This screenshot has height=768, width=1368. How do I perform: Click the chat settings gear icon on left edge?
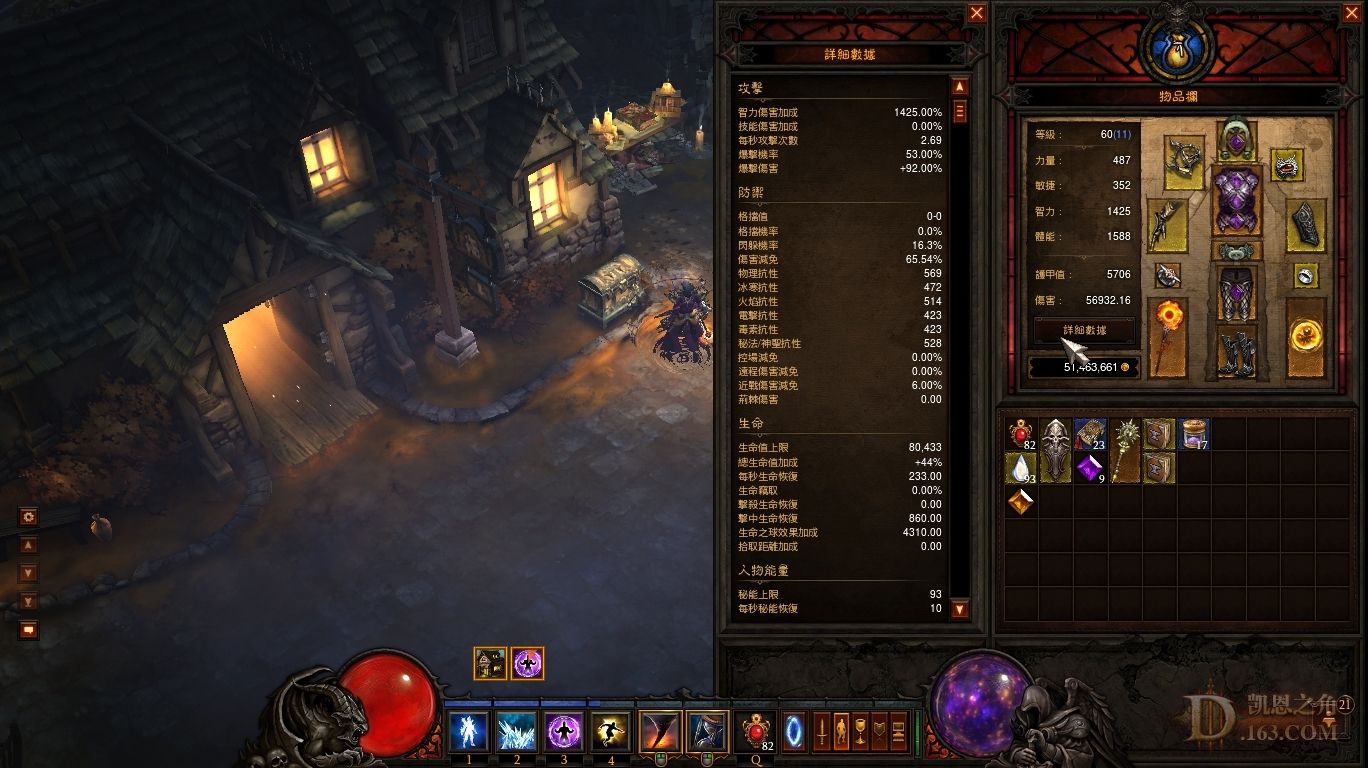(x=28, y=516)
